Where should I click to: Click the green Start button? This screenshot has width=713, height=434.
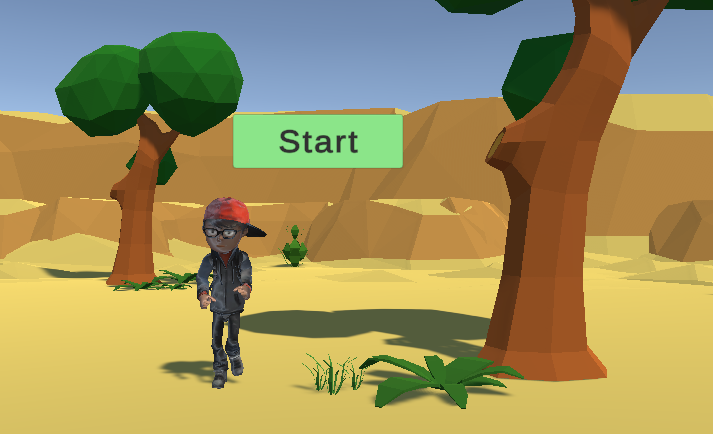(318, 141)
